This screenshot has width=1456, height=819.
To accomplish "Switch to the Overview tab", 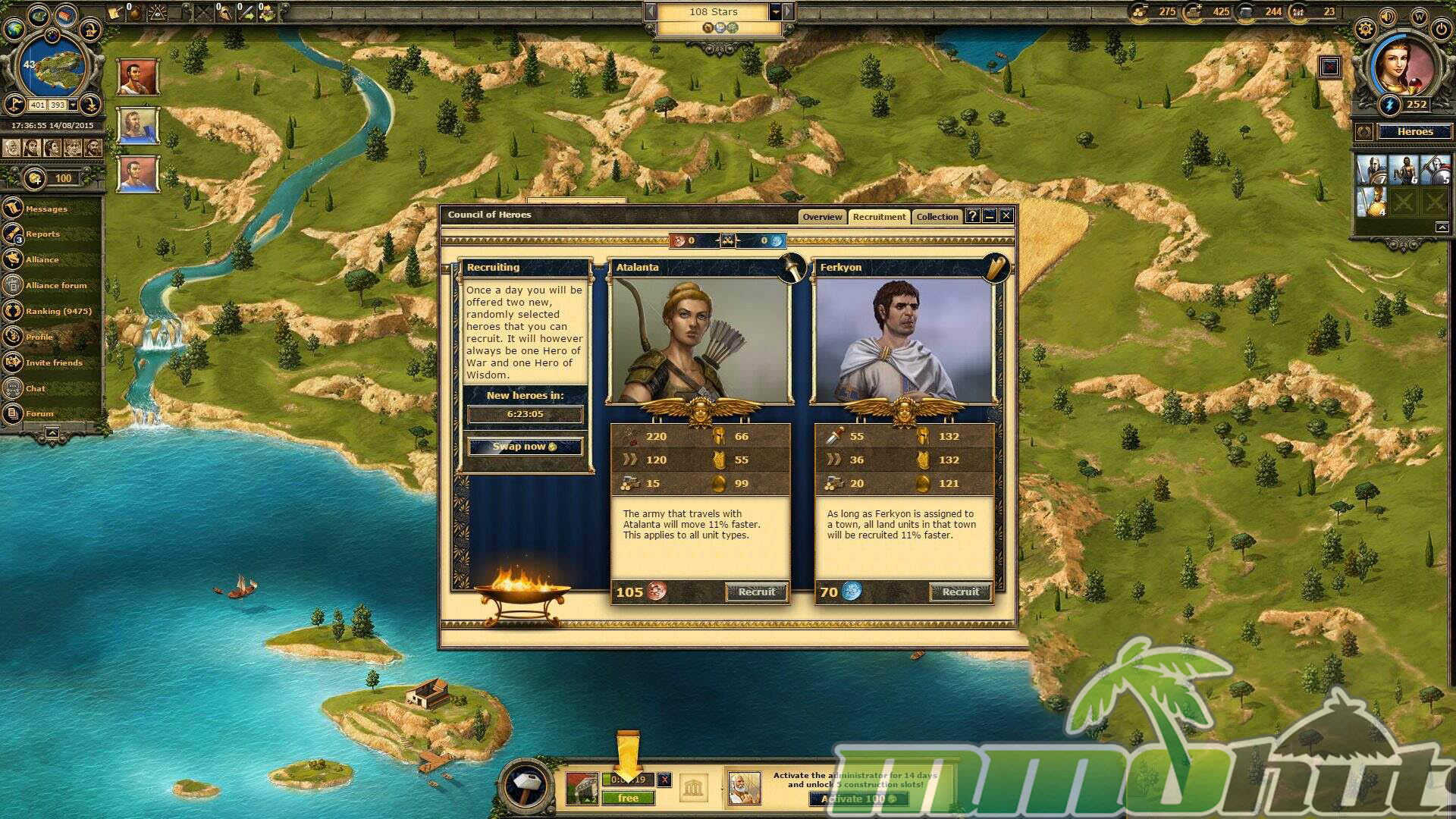I will [x=822, y=217].
